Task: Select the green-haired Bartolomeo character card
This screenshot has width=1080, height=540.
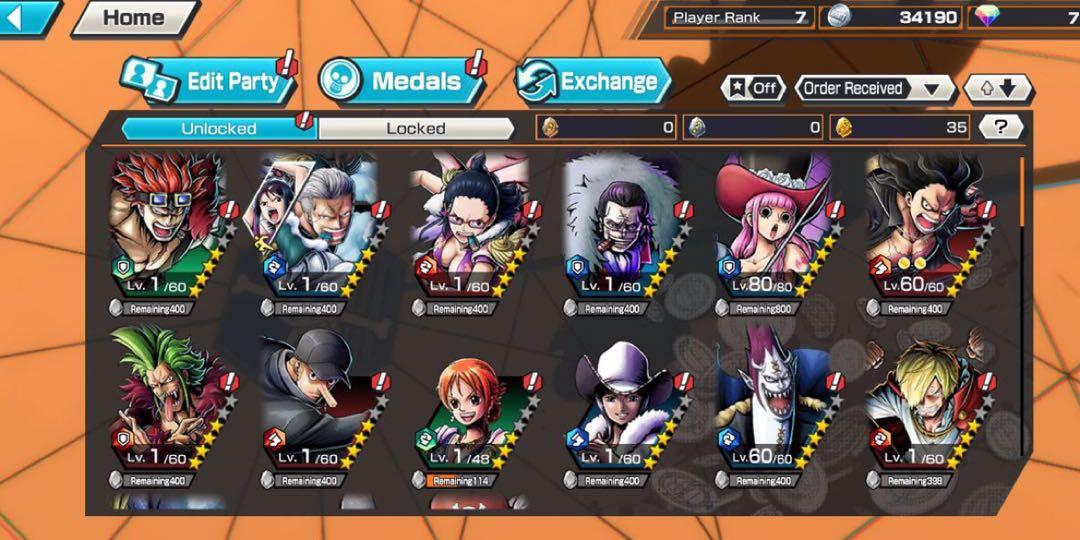Action: [x=167, y=405]
